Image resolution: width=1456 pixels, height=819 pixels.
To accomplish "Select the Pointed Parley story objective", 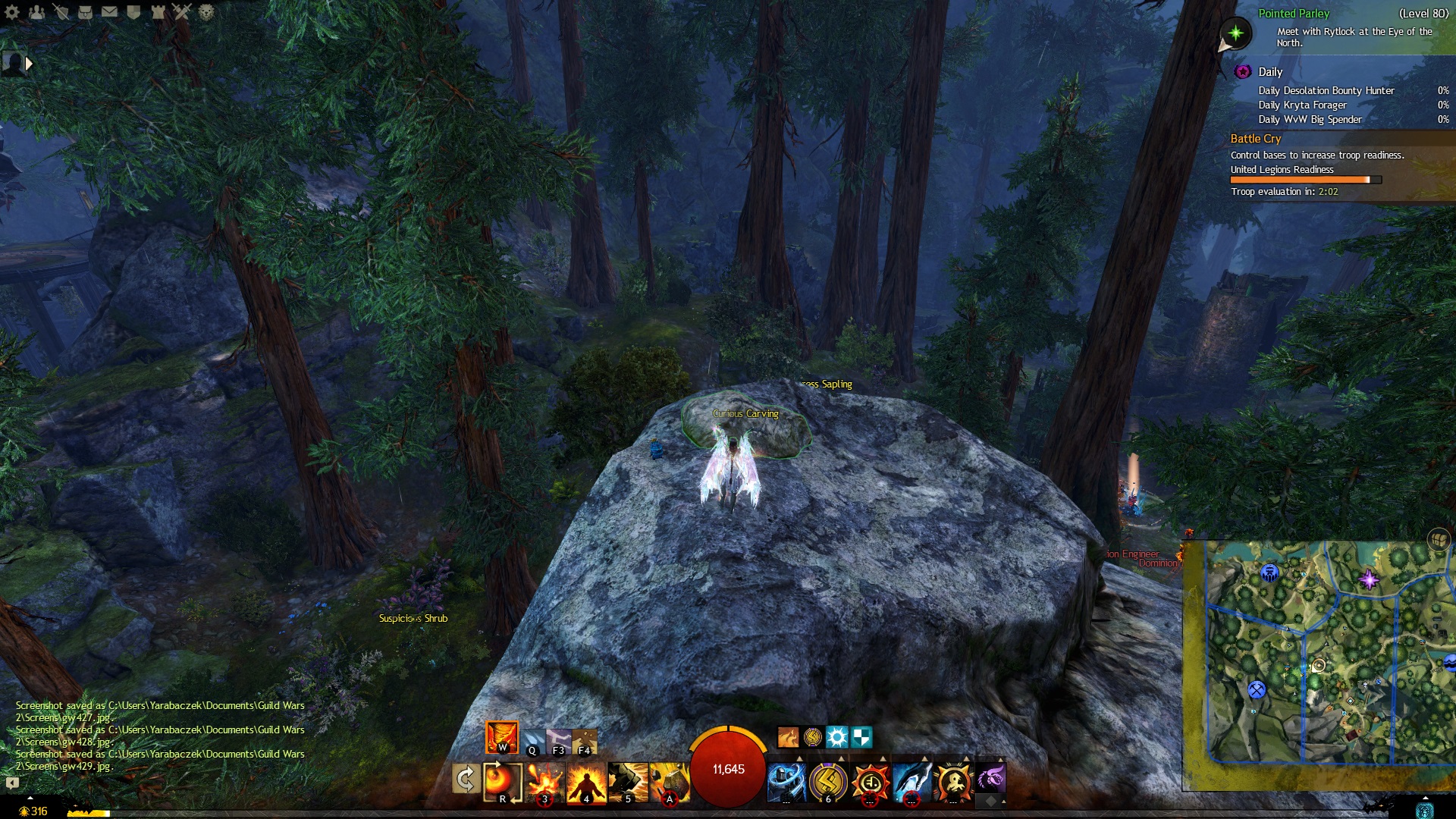I will tap(1294, 14).
